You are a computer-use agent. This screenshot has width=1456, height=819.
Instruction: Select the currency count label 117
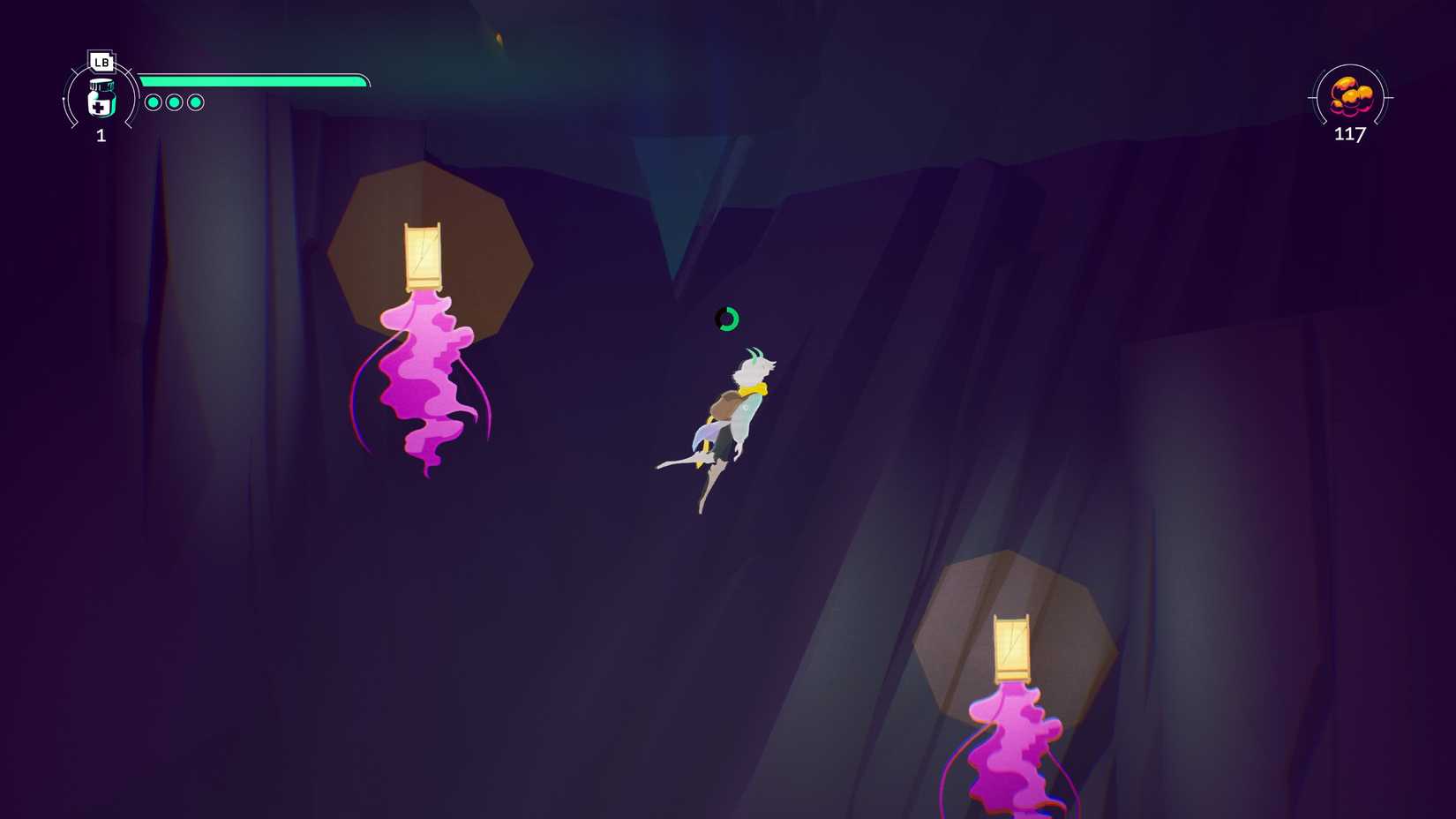[1350, 135]
